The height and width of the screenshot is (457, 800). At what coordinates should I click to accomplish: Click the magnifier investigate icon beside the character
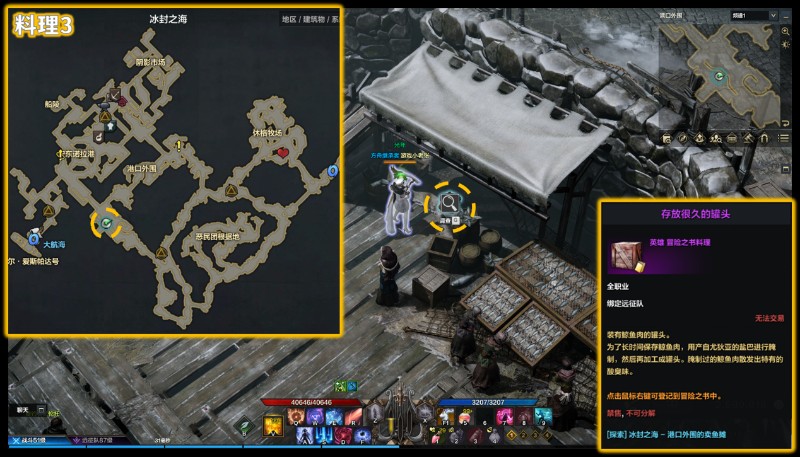pyautogui.click(x=451, y=203)
